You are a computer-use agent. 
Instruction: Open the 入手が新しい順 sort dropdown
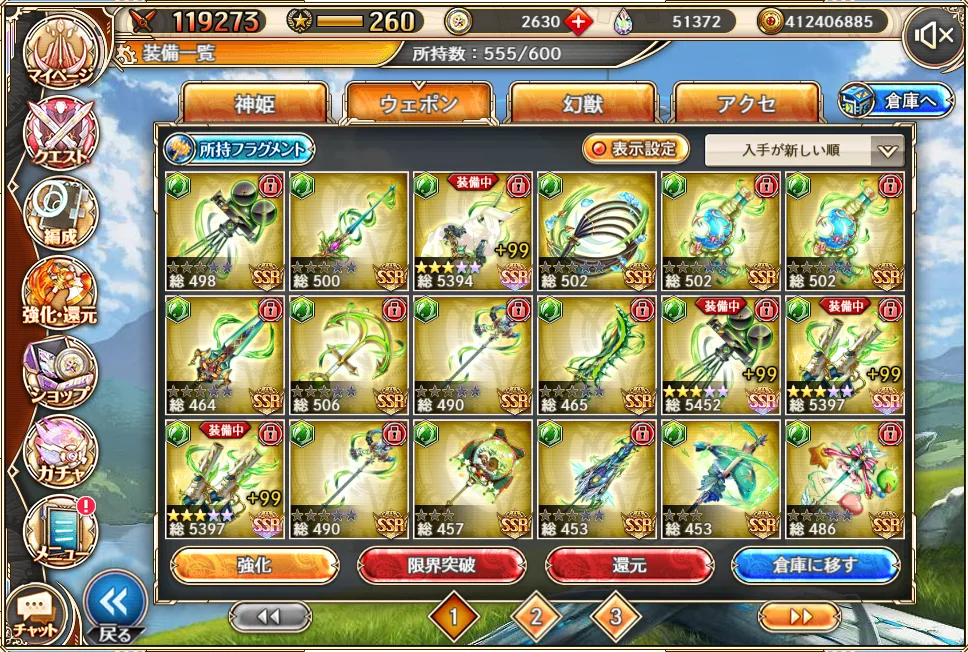pyautogui.click(x=804, y=151)
